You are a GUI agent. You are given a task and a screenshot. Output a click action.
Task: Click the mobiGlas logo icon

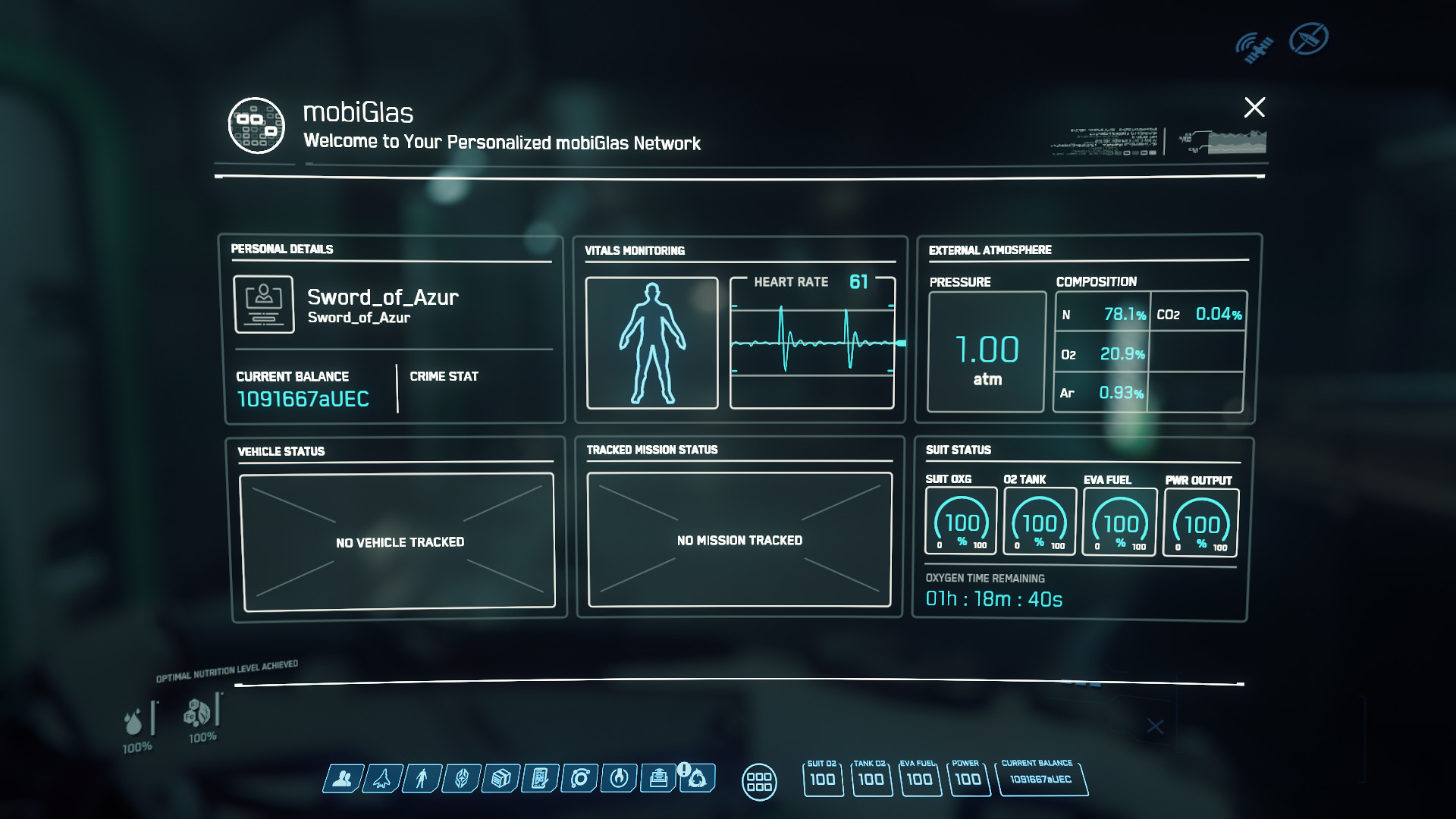[257, 125]
